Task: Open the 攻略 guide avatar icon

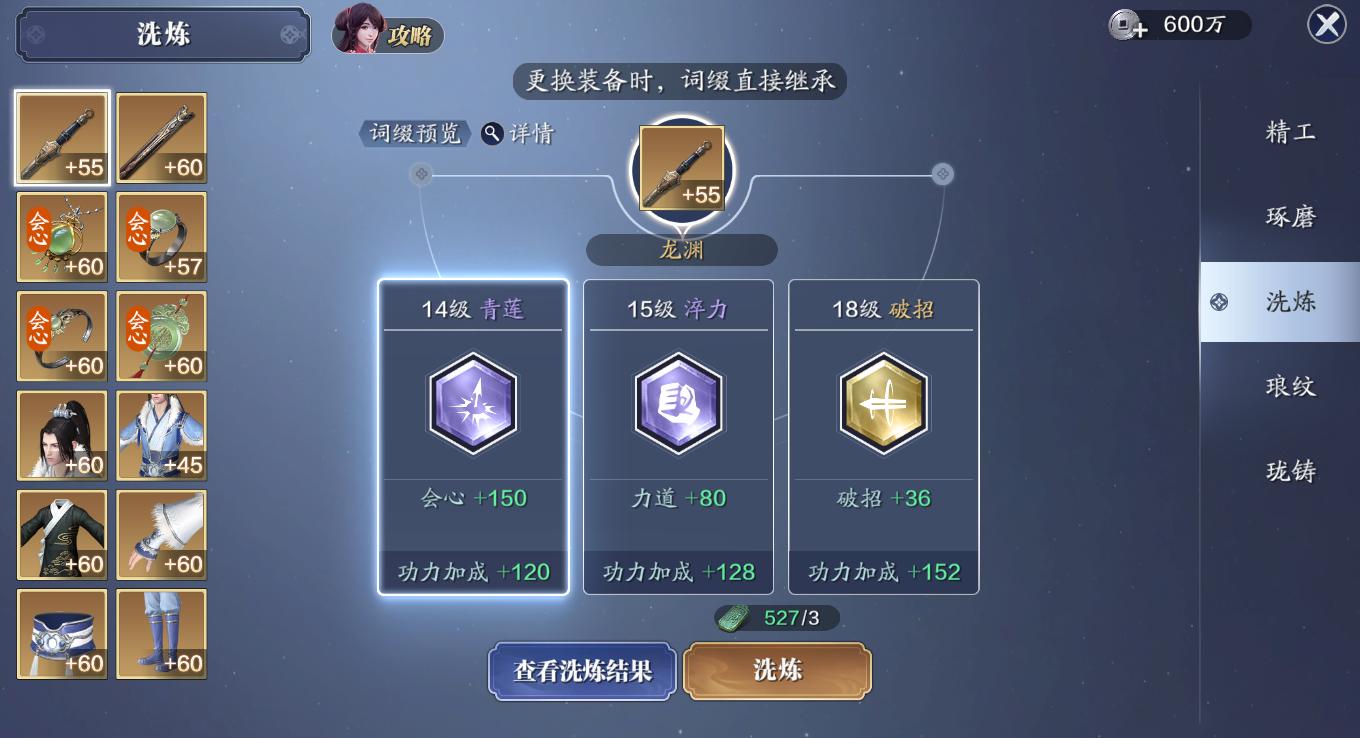Action: click(360, 34)
